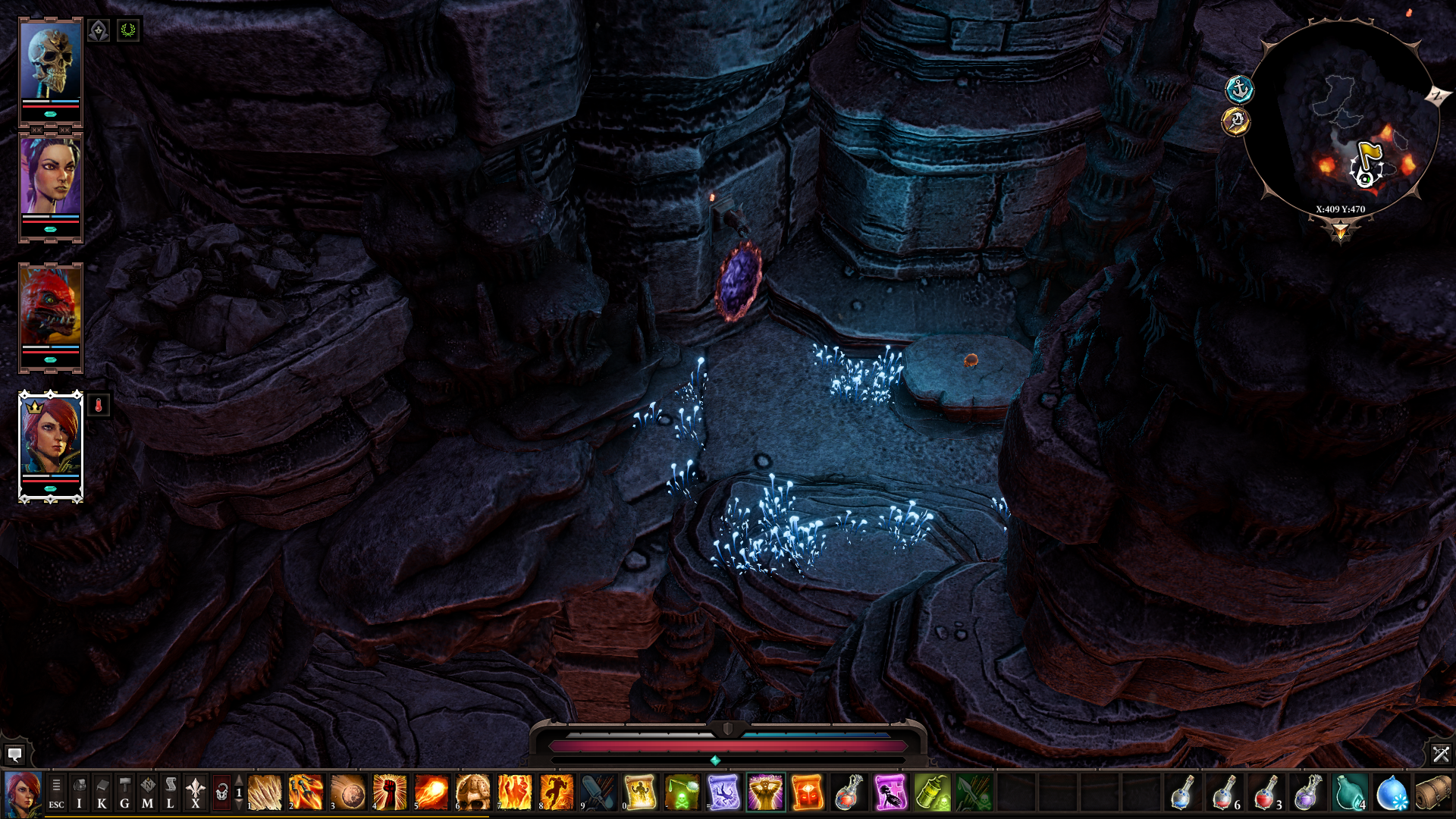The height and width of the screenshot is (819, 1456).
Task: Toggle the hotbar lock padlock
Action: 221,793
